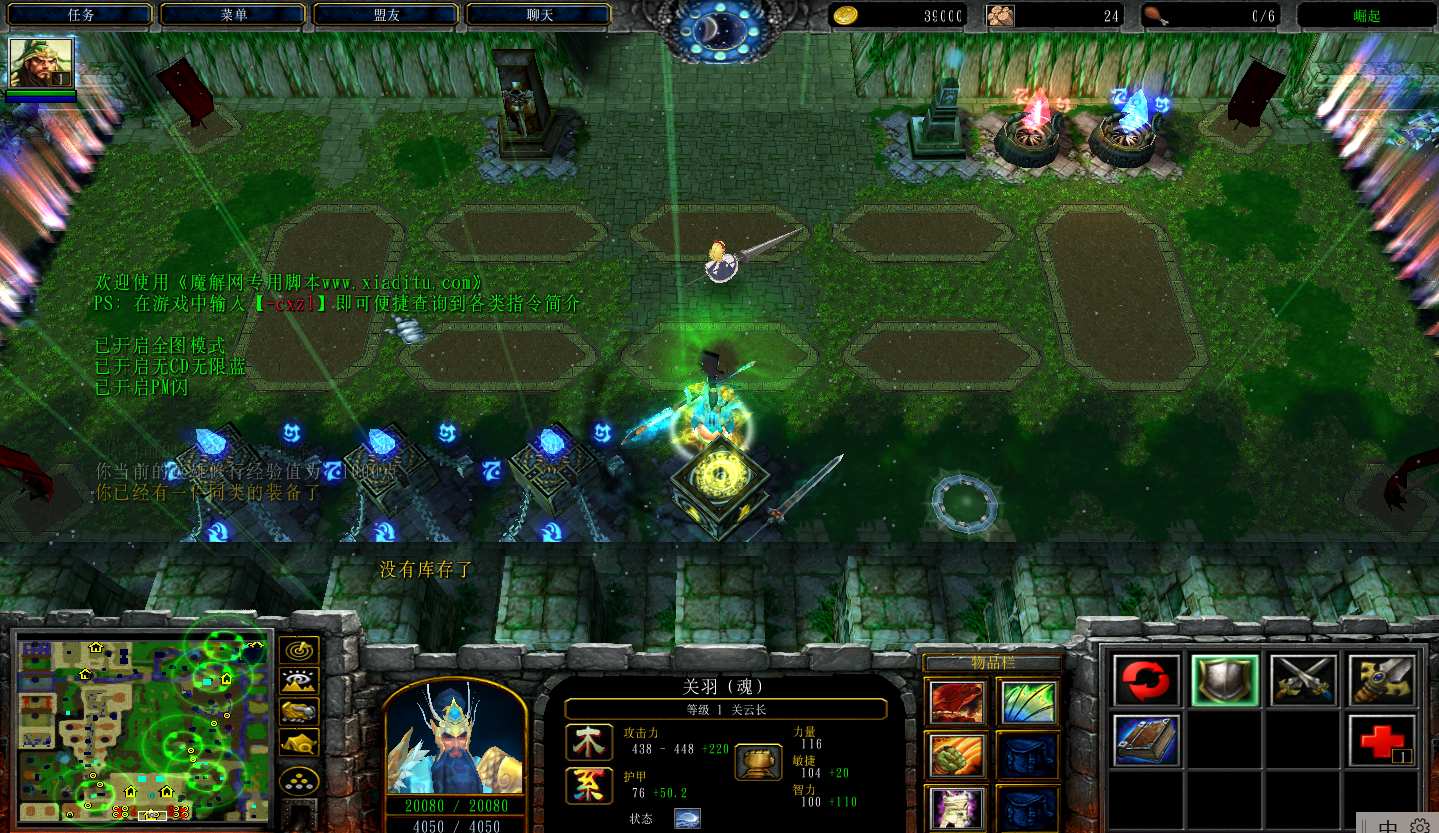Screen dimensions: 1439x833
Task: Toggle minimap ally color mode button
Action: pyautogui.click(x=299, y=711)
